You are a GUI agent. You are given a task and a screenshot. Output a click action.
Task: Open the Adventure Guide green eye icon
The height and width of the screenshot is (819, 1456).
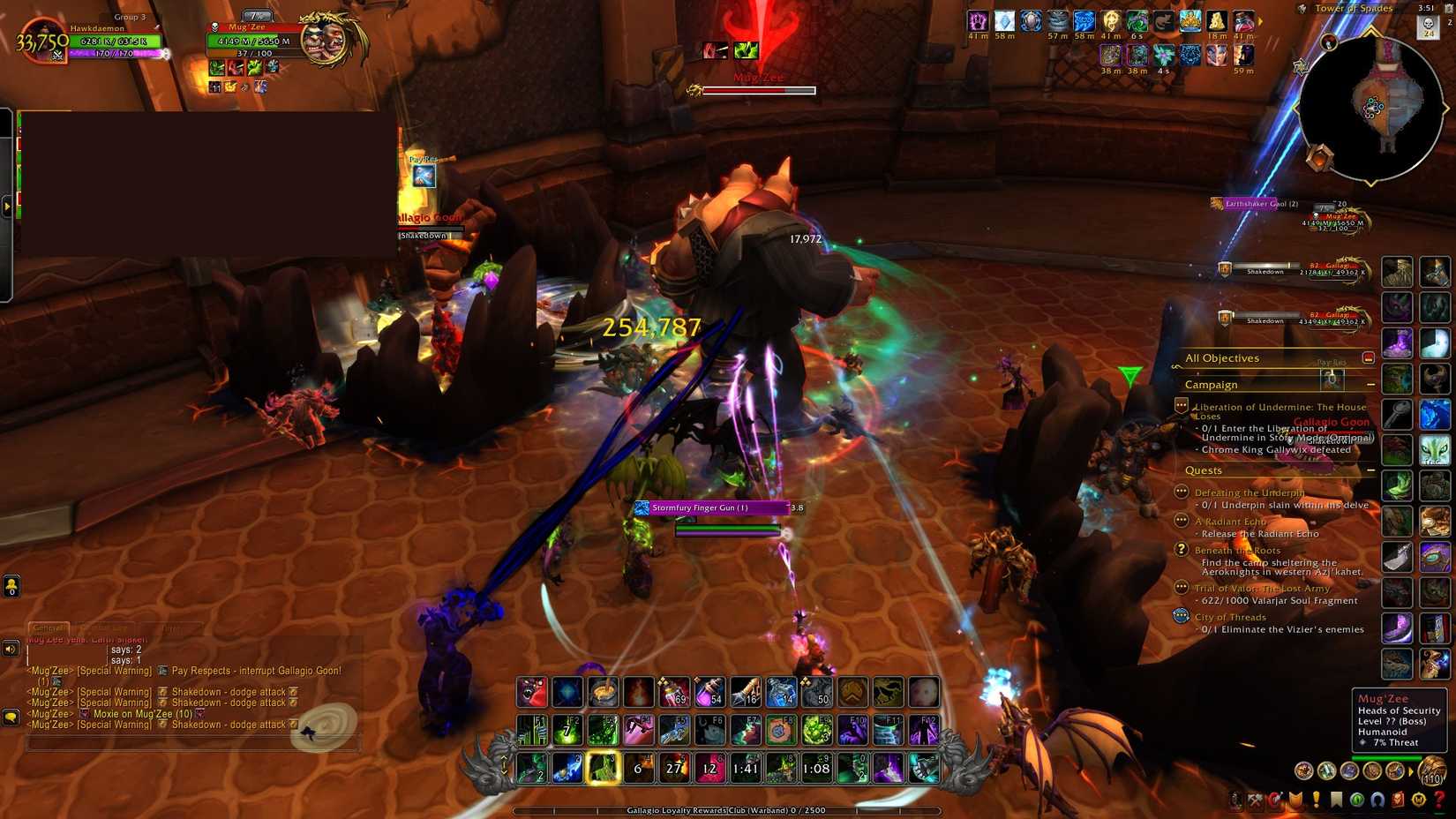(x=1356, y=800)
